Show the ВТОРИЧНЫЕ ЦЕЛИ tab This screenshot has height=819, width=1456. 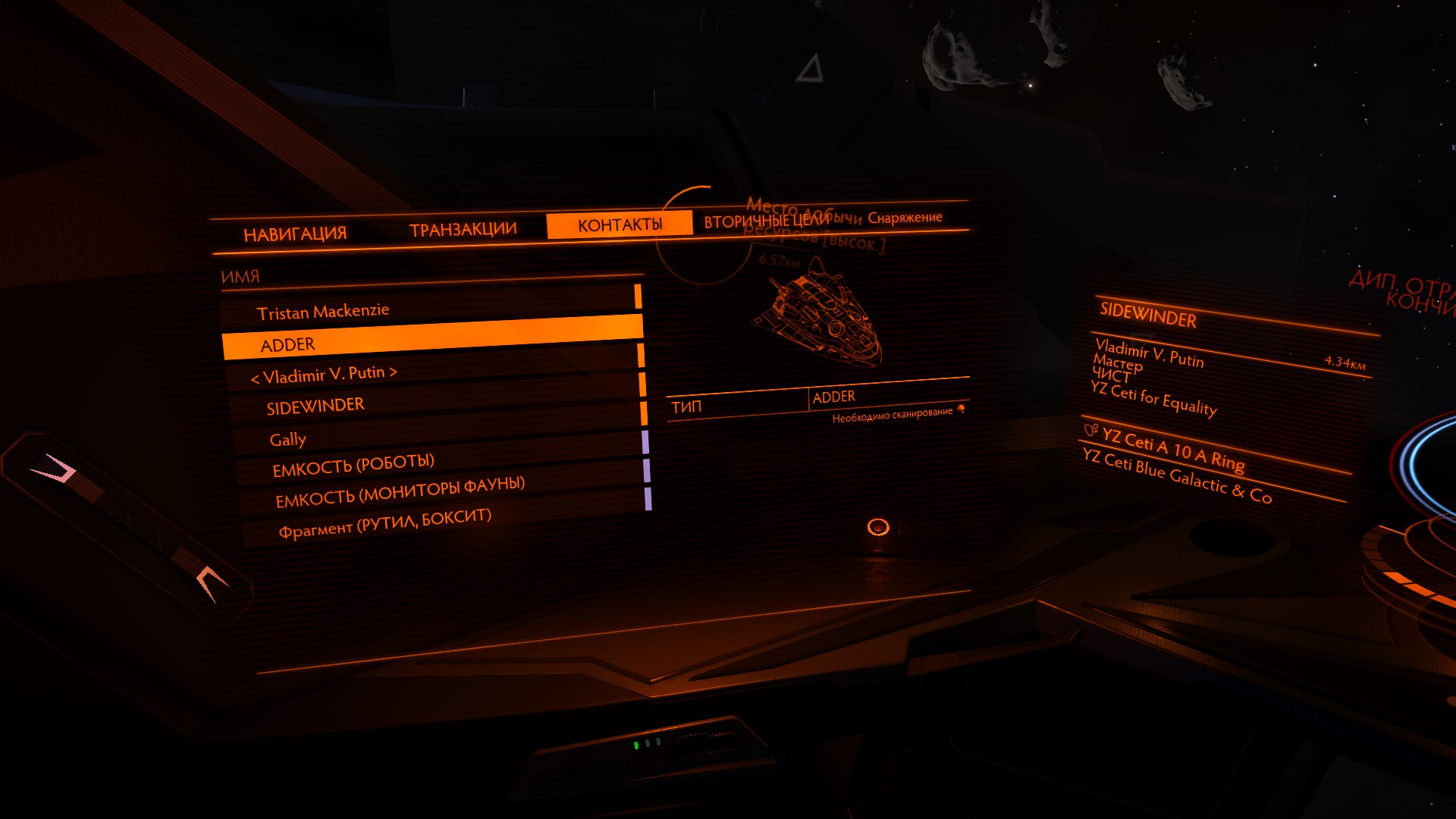[x=767, y=221]
